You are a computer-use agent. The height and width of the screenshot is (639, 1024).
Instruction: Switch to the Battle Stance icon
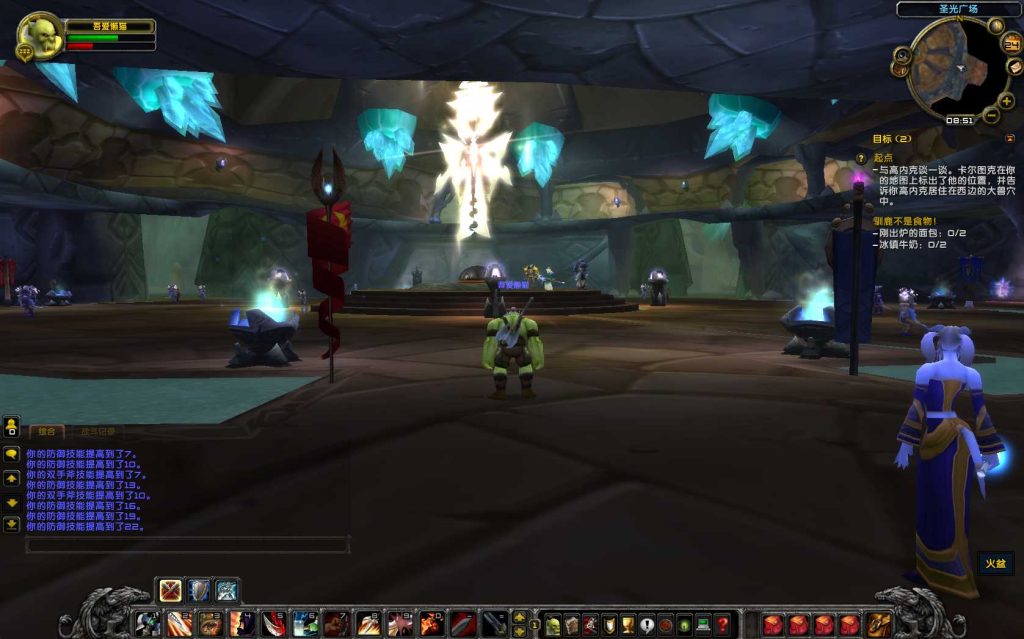[171, 590]
